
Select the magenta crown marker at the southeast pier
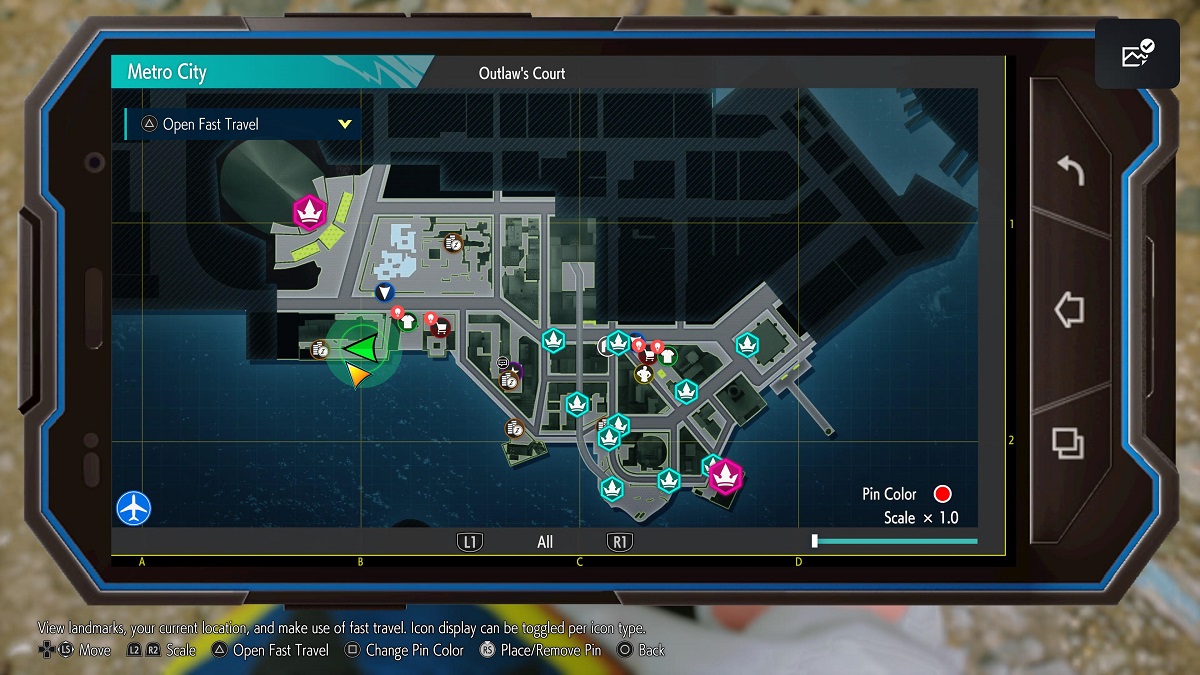click(725, 477)
